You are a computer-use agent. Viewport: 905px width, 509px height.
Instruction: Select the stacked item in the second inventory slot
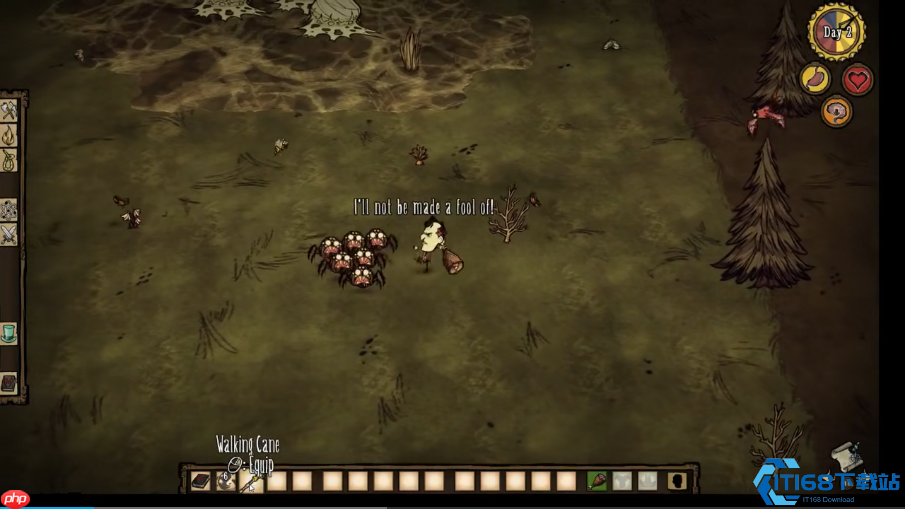tap(227, 481)
